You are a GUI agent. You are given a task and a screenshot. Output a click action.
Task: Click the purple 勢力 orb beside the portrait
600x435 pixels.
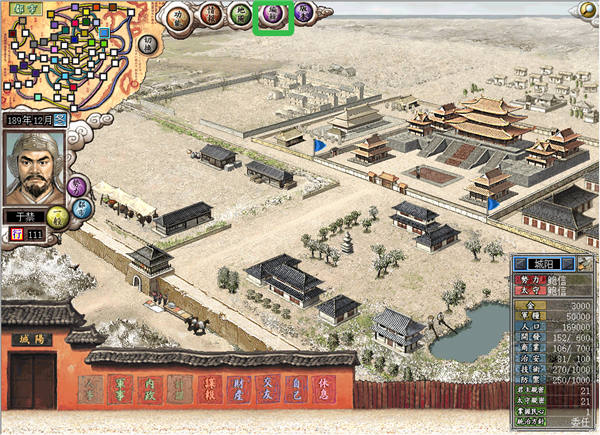pyautogui.click(x=77, y=185)
